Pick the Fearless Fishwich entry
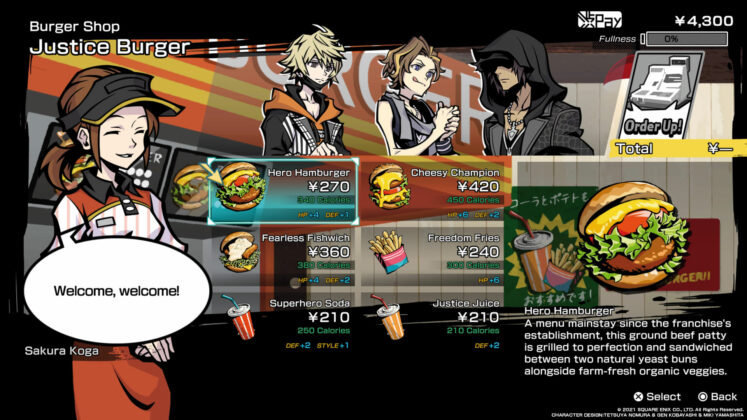747x420 pixels. (x=284, y=254)
